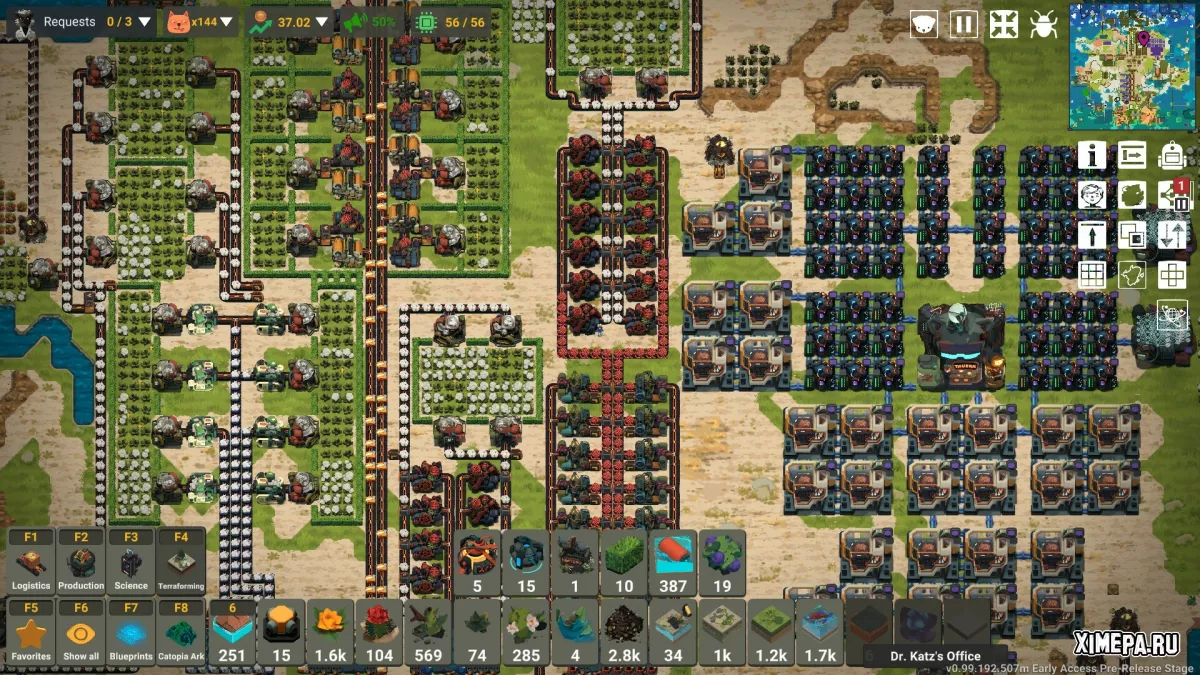Open the backpack inventory icon
Viewport: 1200px width, 675px height.
coord(1172,155)
